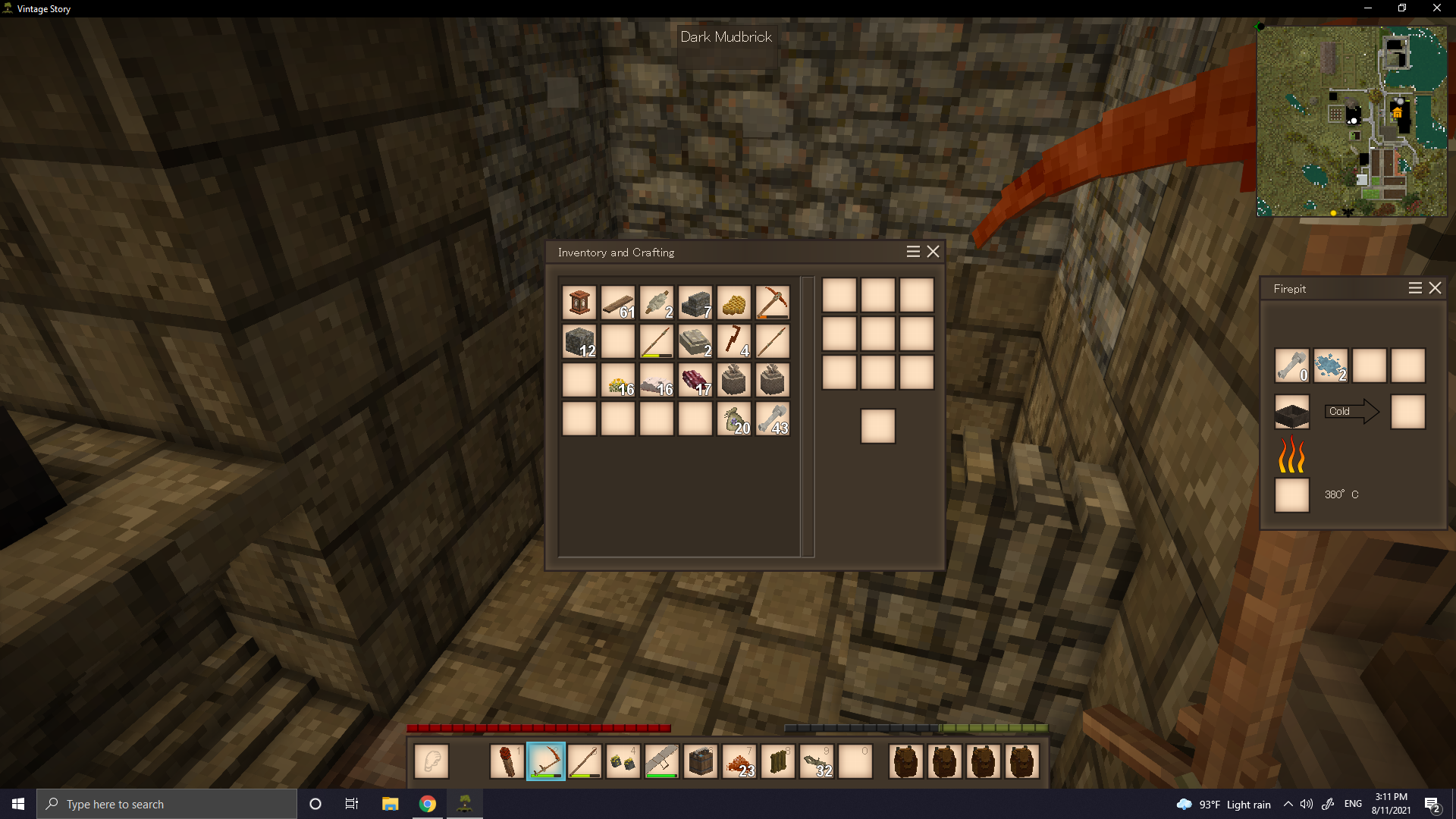Click the minimap
The height and width of the screenshot is (819, 1456).
coord(1351,121)
